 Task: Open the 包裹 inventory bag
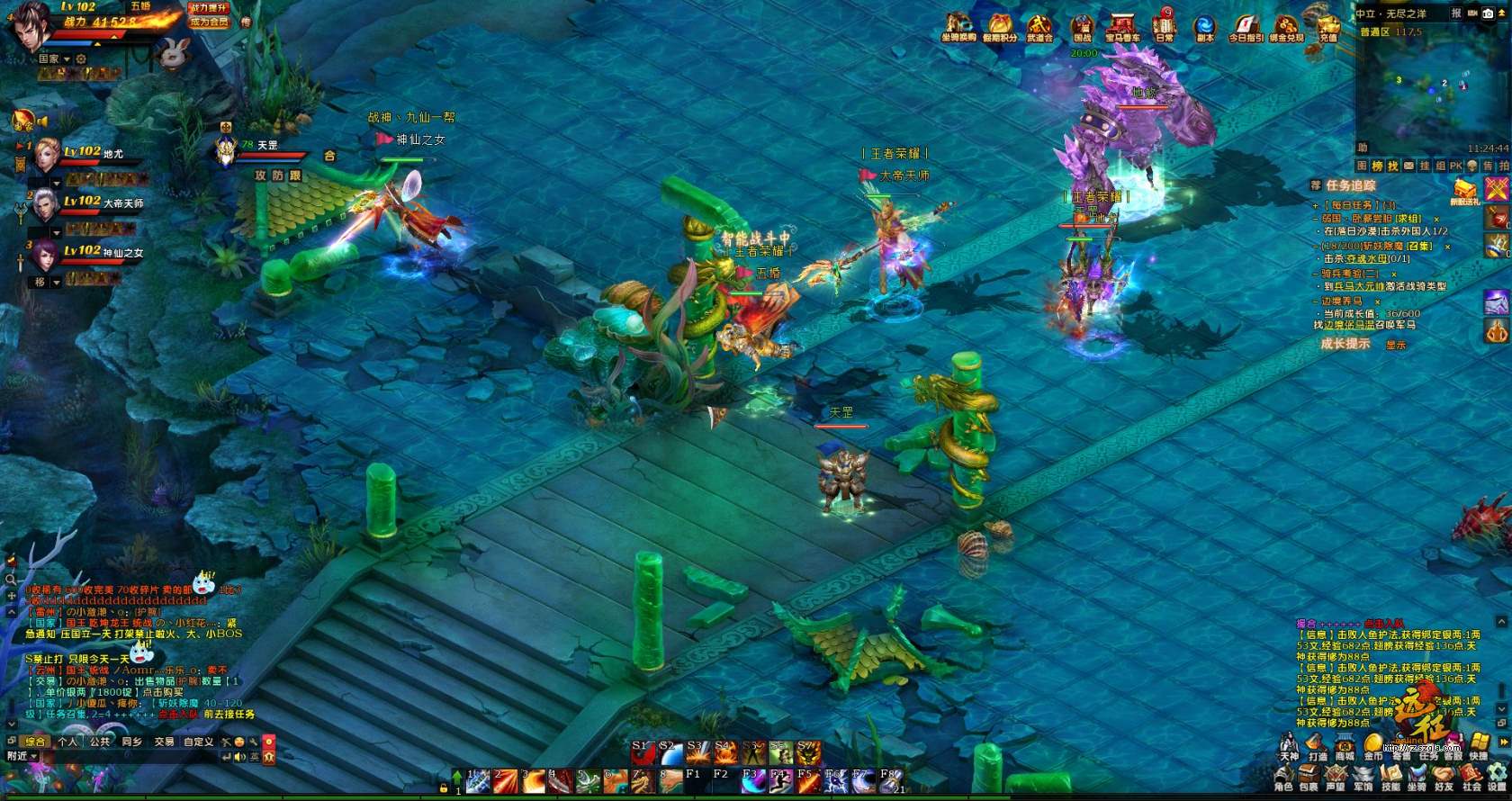click(1309, 778)
